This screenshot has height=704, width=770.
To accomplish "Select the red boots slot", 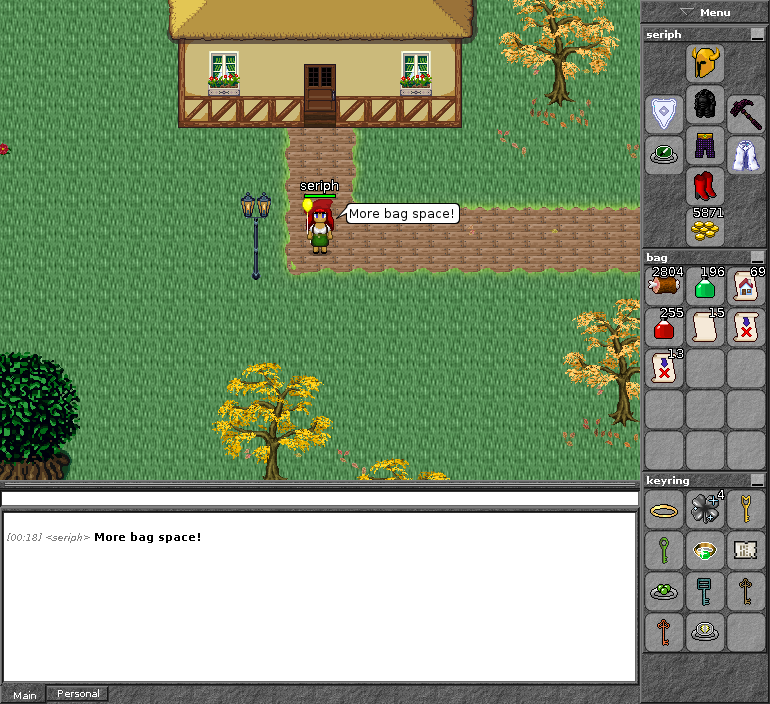I will tap(705, 187).
